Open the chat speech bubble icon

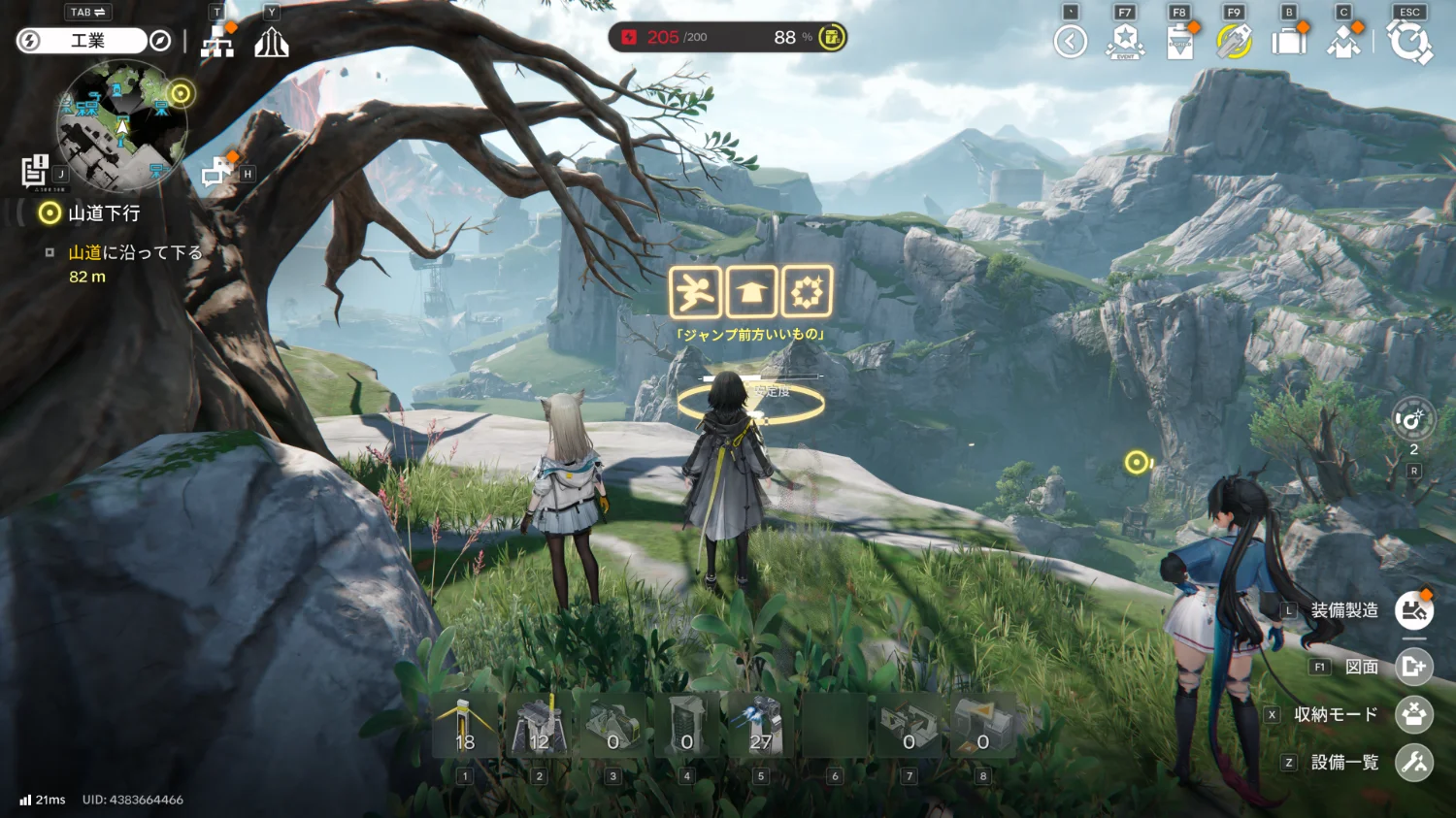click(x=215, y=173)
